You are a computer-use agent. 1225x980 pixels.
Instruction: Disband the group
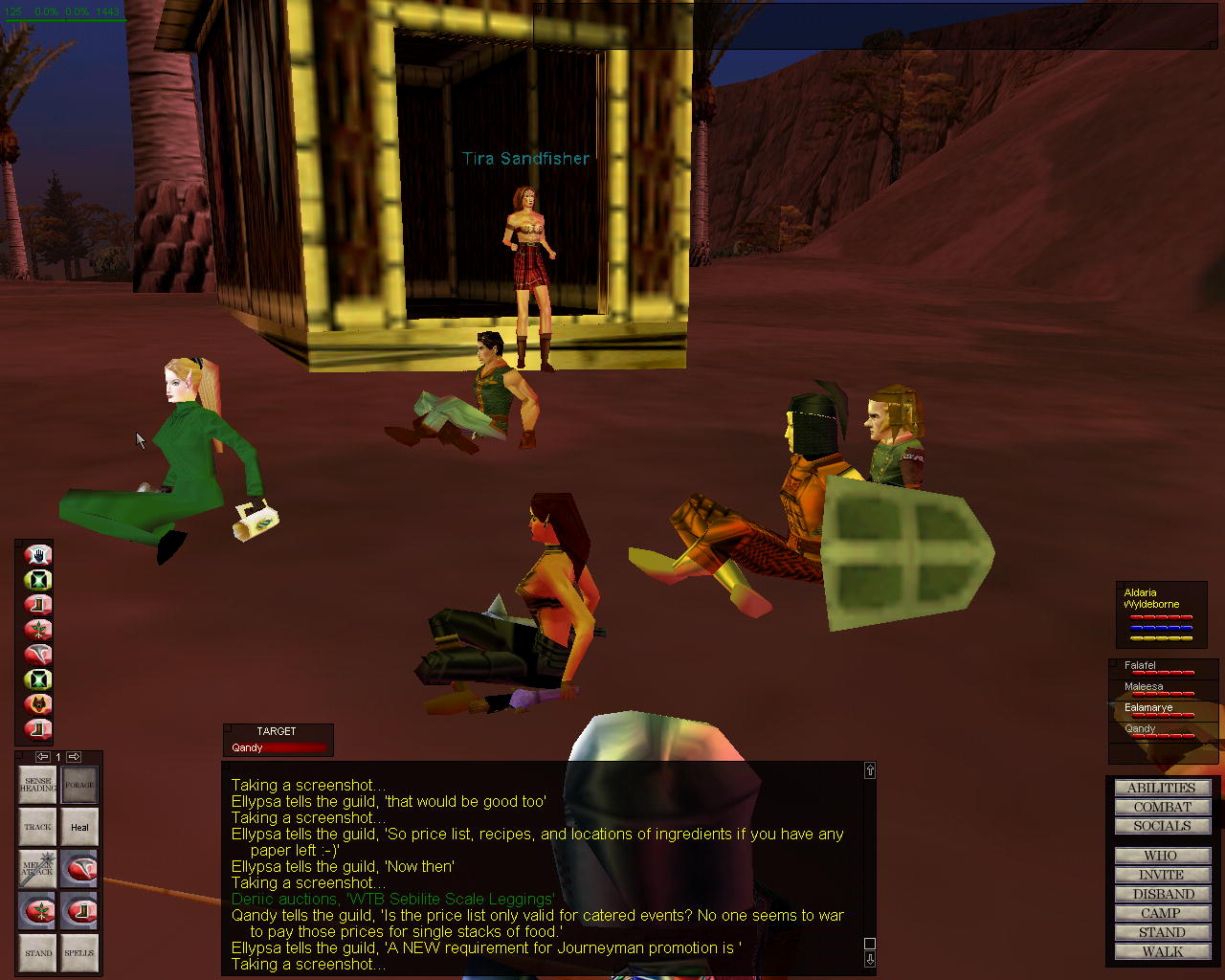click(x=1162, y=894)
